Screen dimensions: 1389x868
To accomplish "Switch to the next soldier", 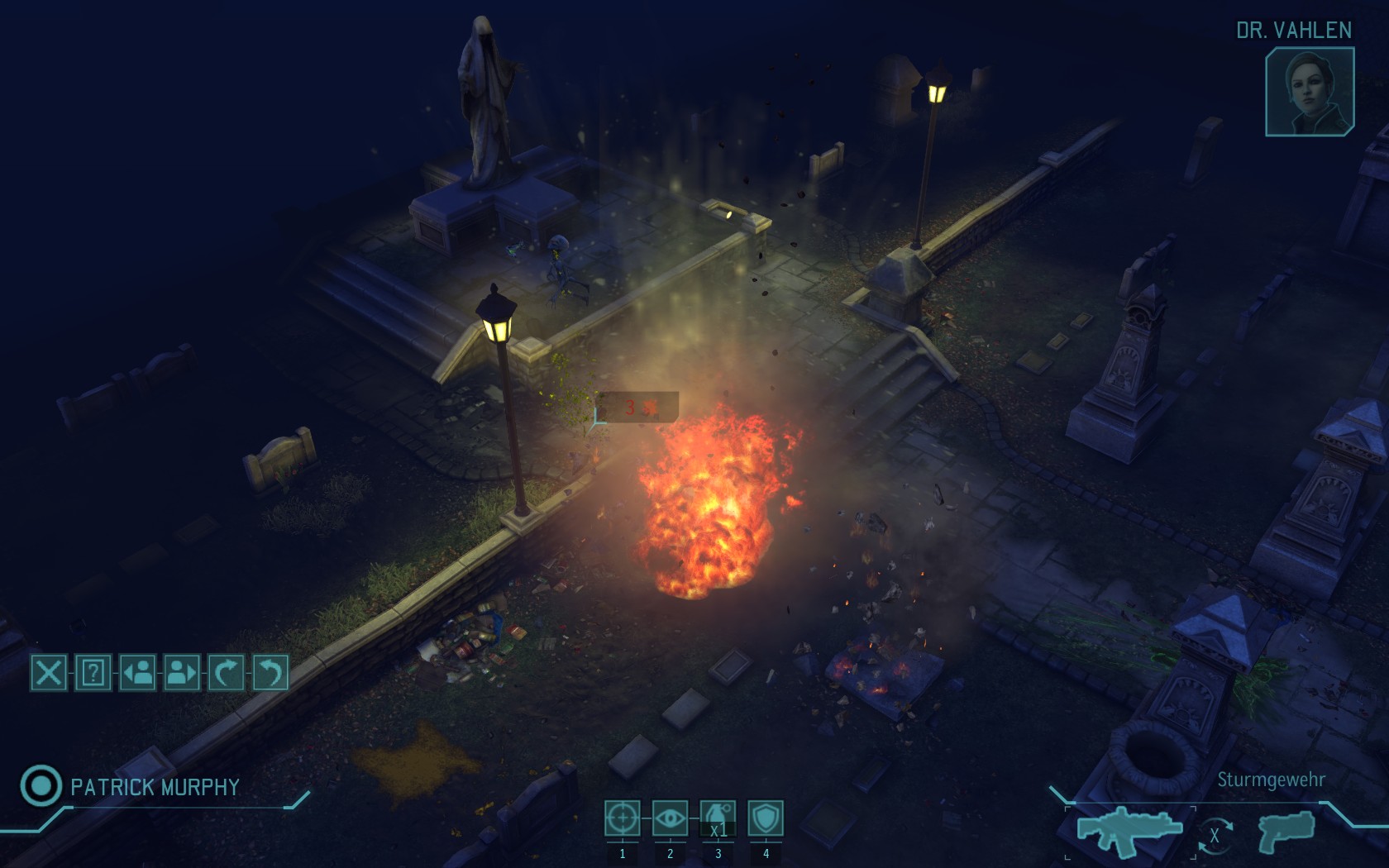I will pos(182,673).
